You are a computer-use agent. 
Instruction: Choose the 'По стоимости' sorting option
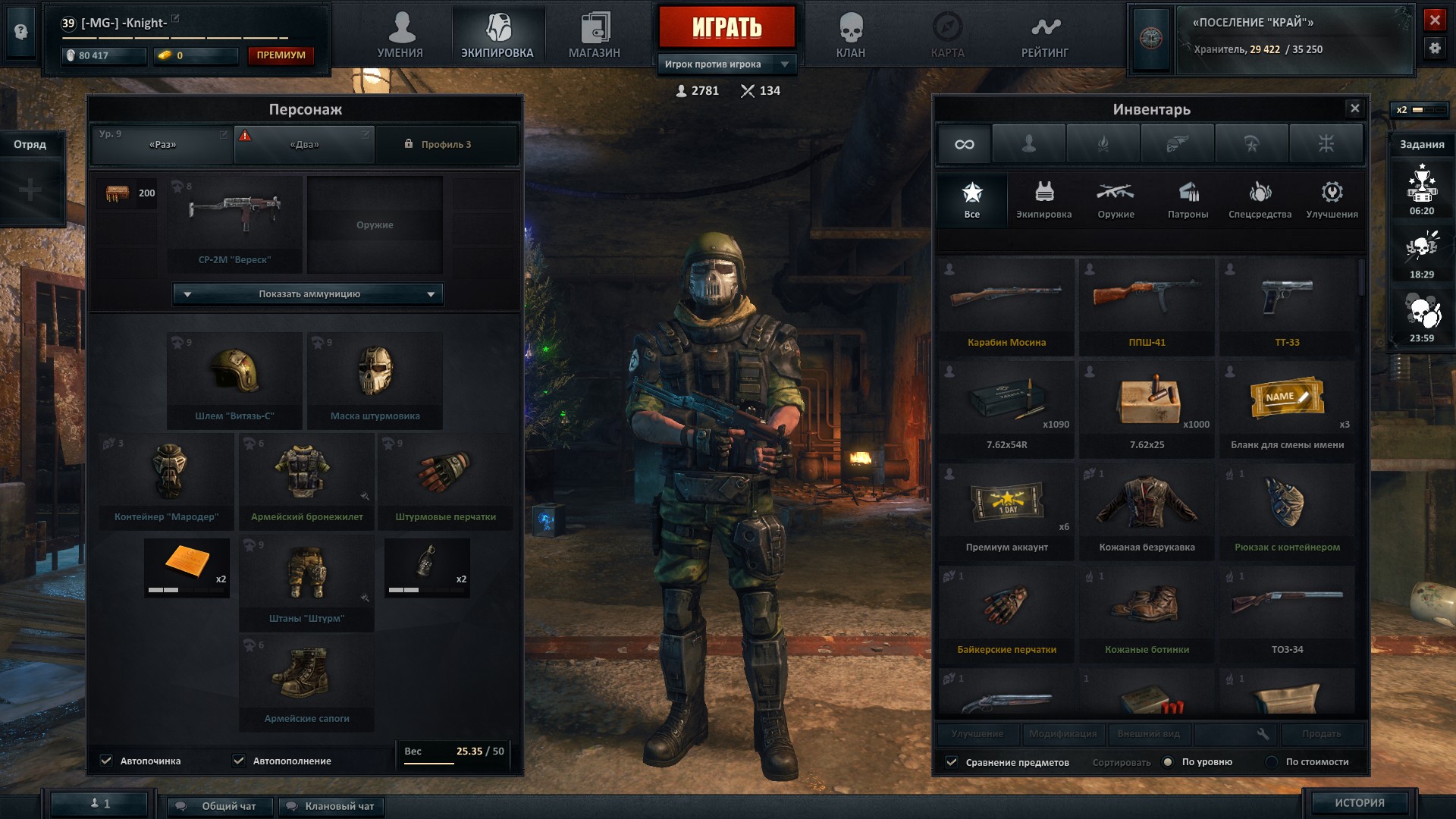1272,762
